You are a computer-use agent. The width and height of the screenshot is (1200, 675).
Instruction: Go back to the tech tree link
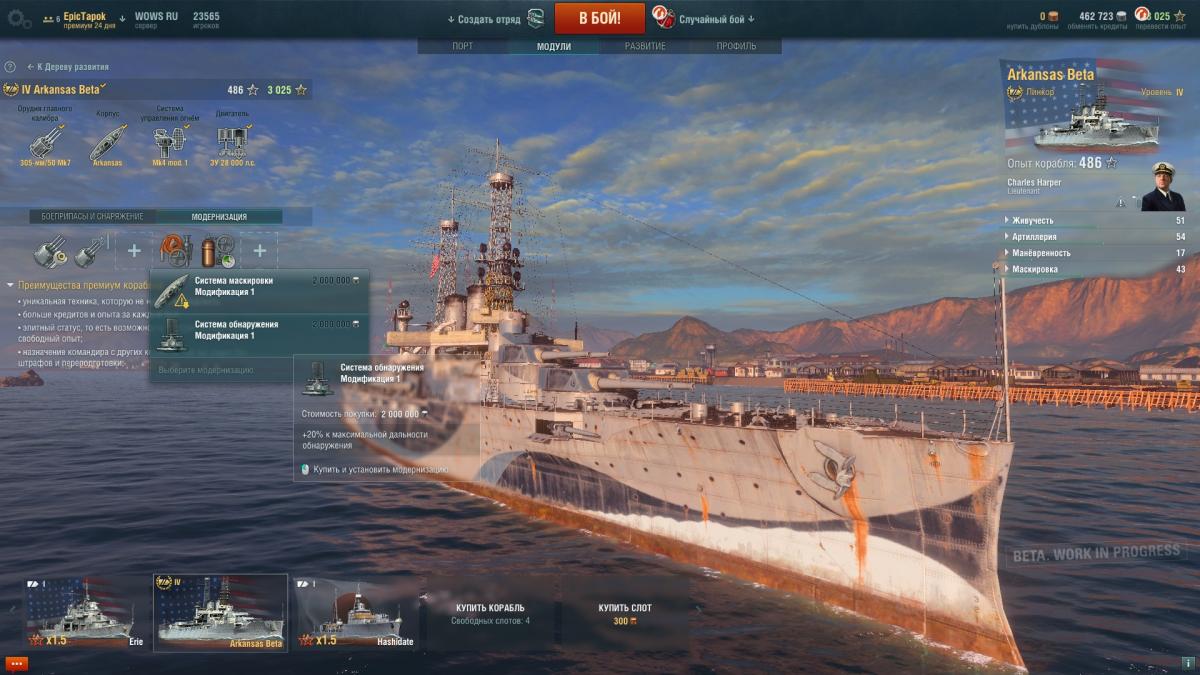tap(70, 67)
